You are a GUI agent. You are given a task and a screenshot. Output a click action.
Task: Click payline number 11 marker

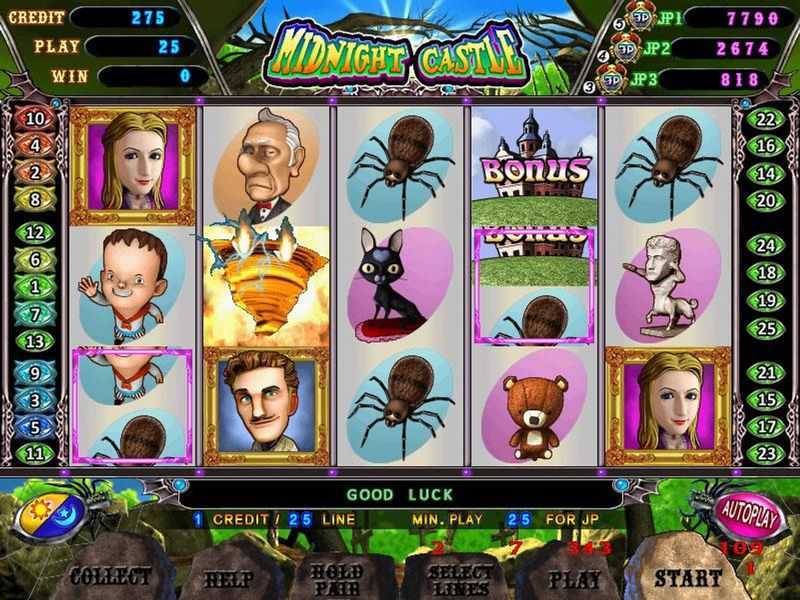pyautogui.click(x=35, y=453)
